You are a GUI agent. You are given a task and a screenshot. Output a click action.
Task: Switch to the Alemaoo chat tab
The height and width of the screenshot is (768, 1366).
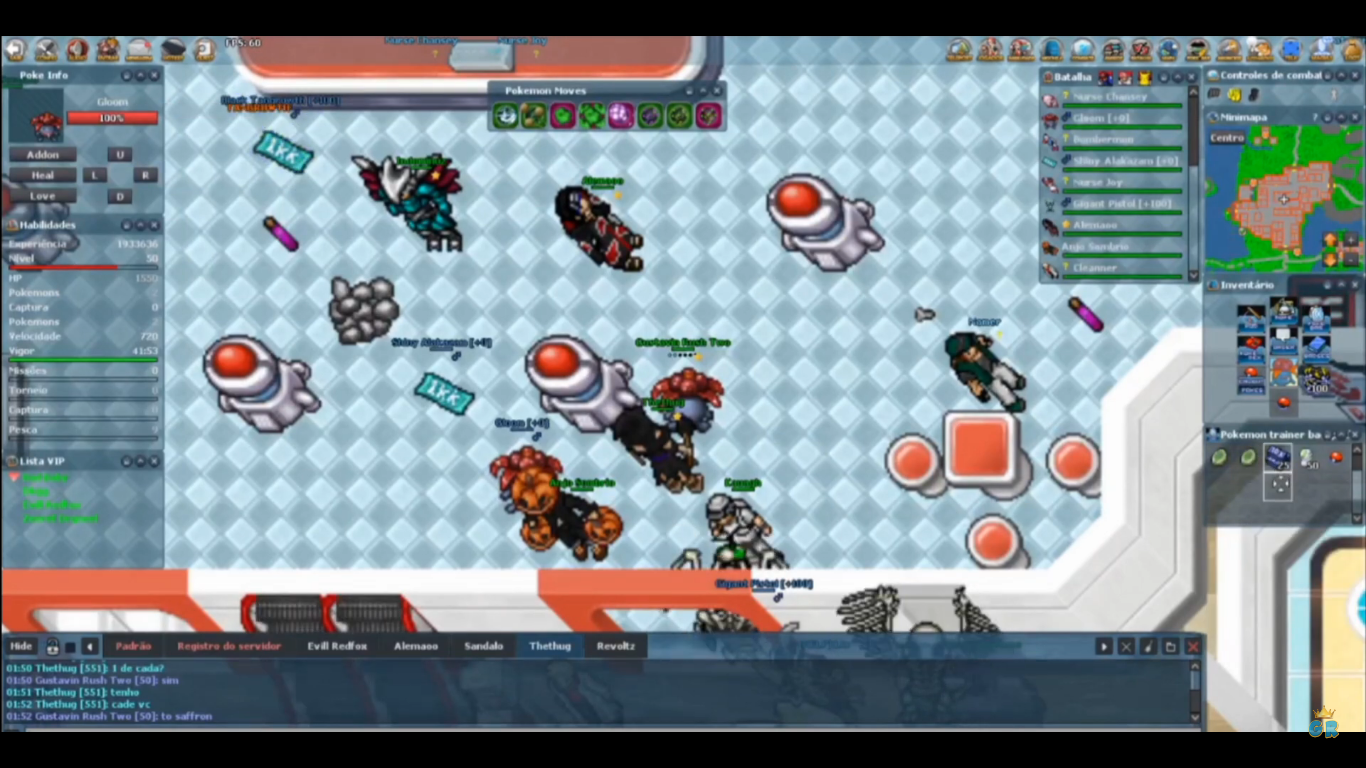coord(415,646)
